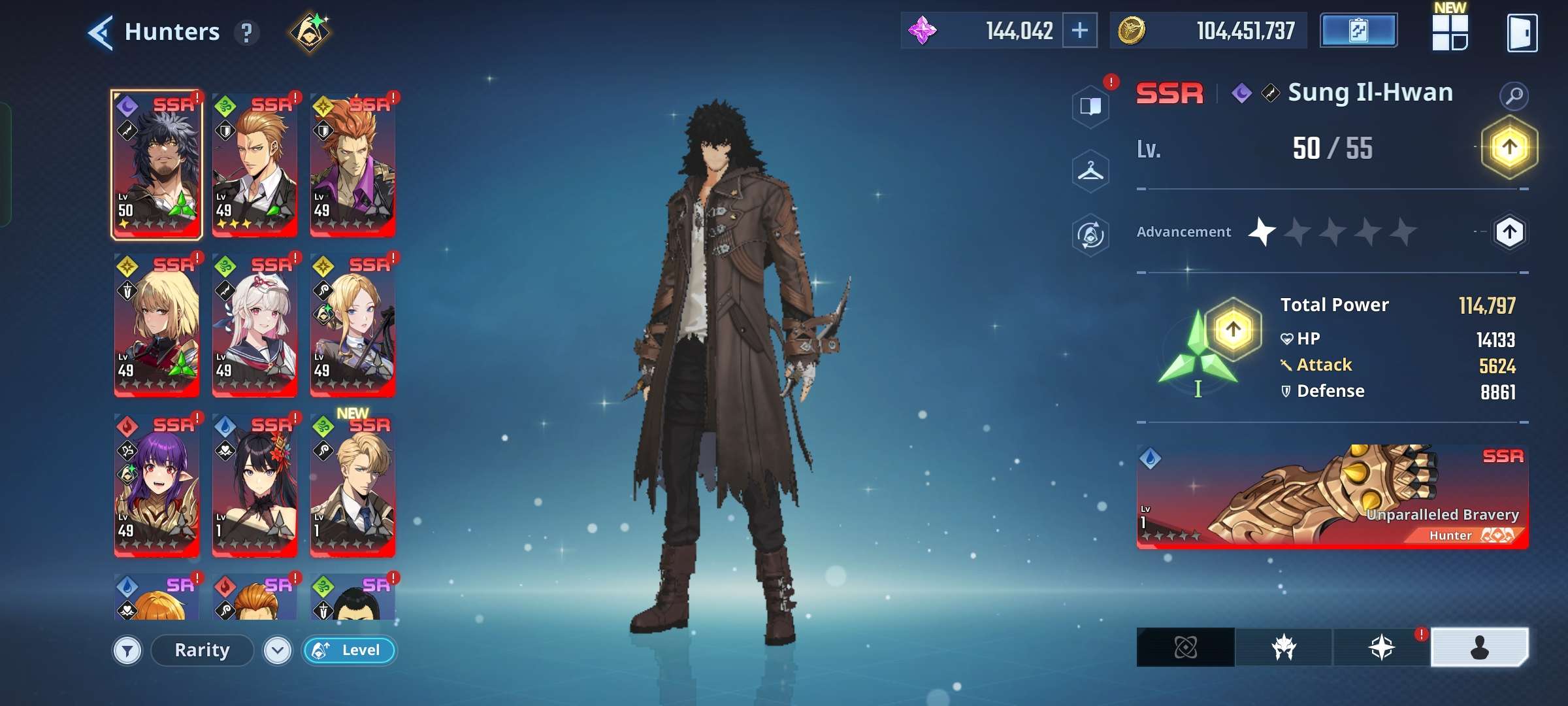
Task: Open the costume hanger icon
Action: click(1090, 171)
